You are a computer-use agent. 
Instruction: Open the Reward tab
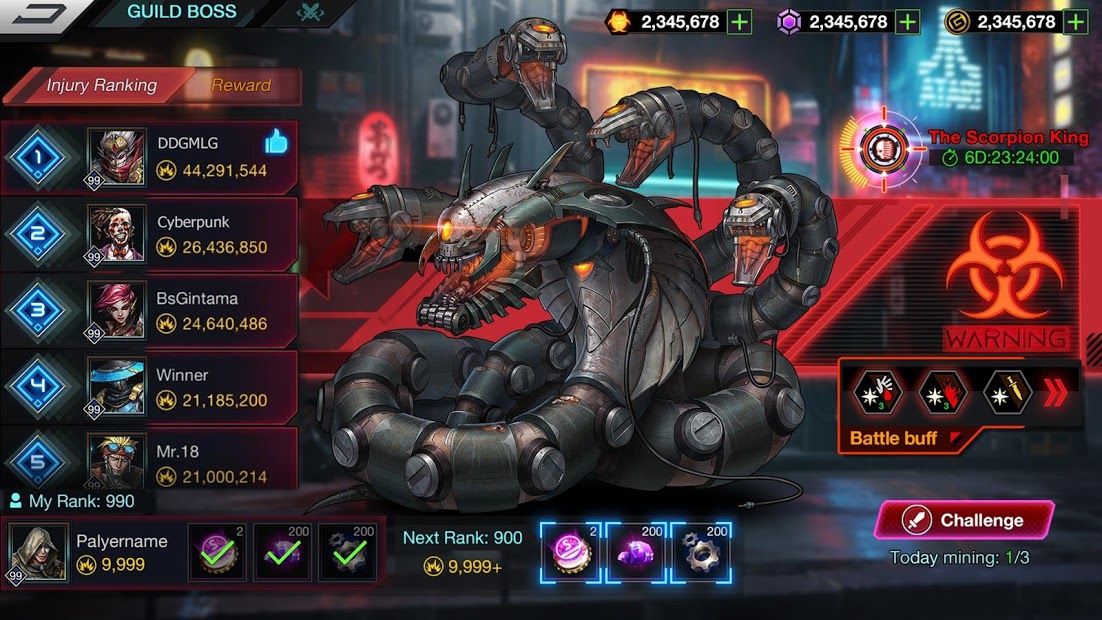click(241, 86)
